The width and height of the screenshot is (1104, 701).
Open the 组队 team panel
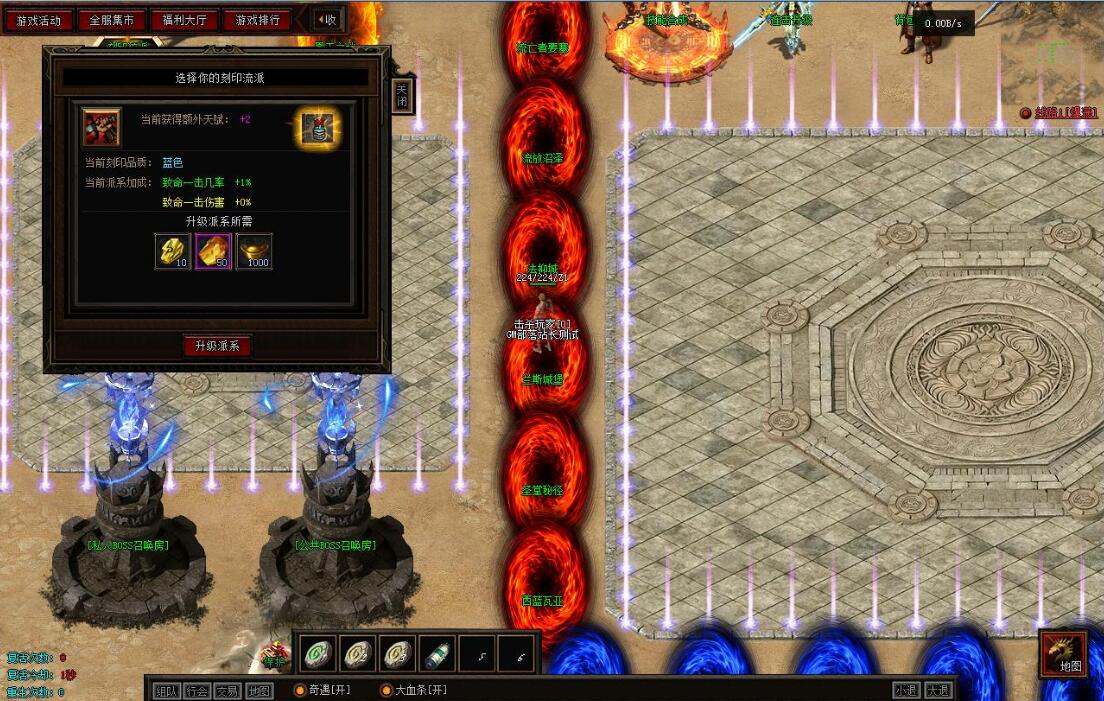point(167,690)
